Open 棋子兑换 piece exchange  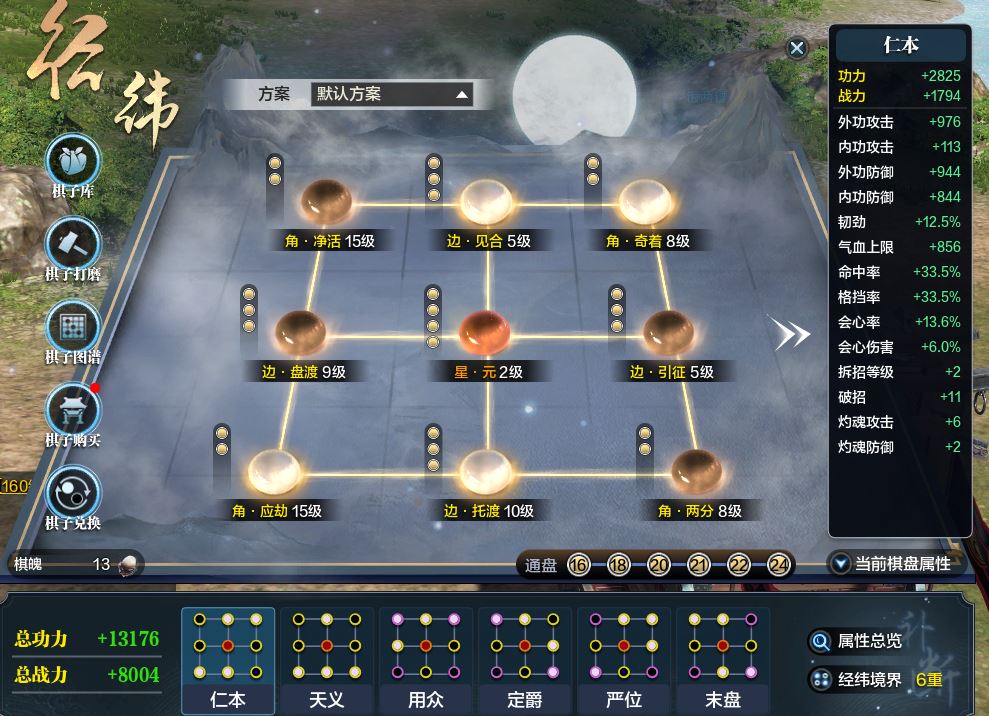tap(73, 494)
